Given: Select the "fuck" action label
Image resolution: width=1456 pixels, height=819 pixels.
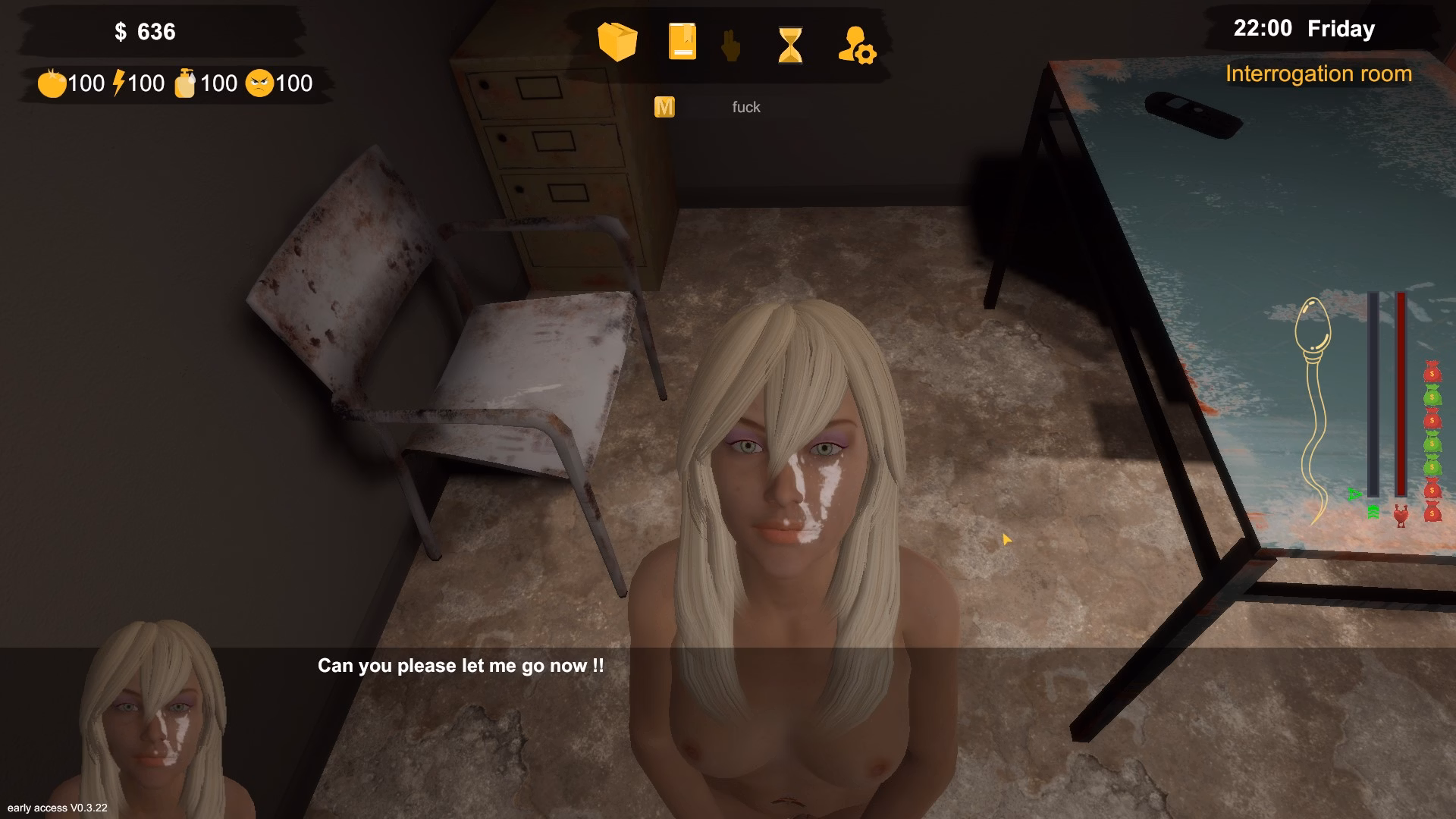Looking at the screenshot, I should point(746,107).
